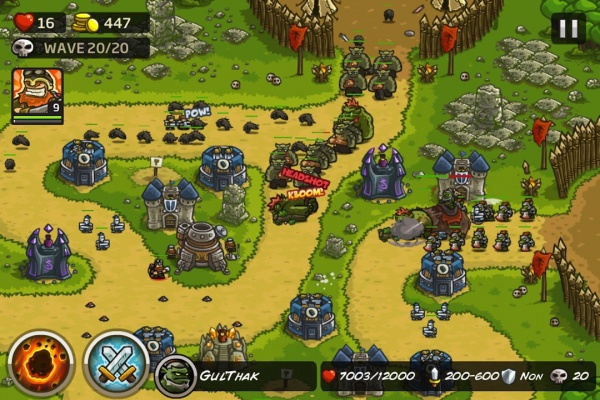This screenshot has height=400, width=600.
Task: Click the Gul'Thak enemy portrait
Action: [x=175, y=375]
